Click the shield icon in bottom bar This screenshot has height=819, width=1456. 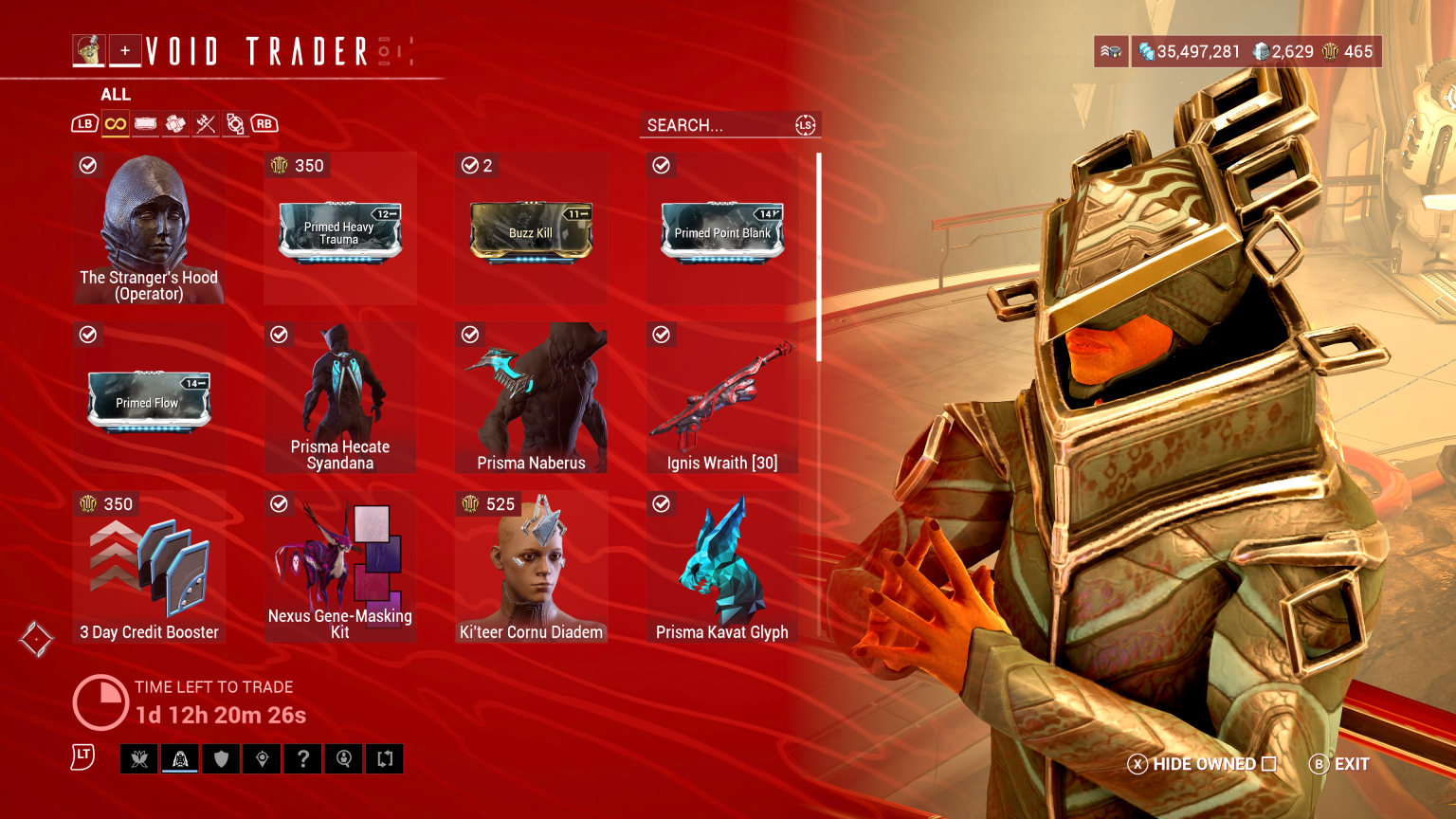(x=221, y=758)
